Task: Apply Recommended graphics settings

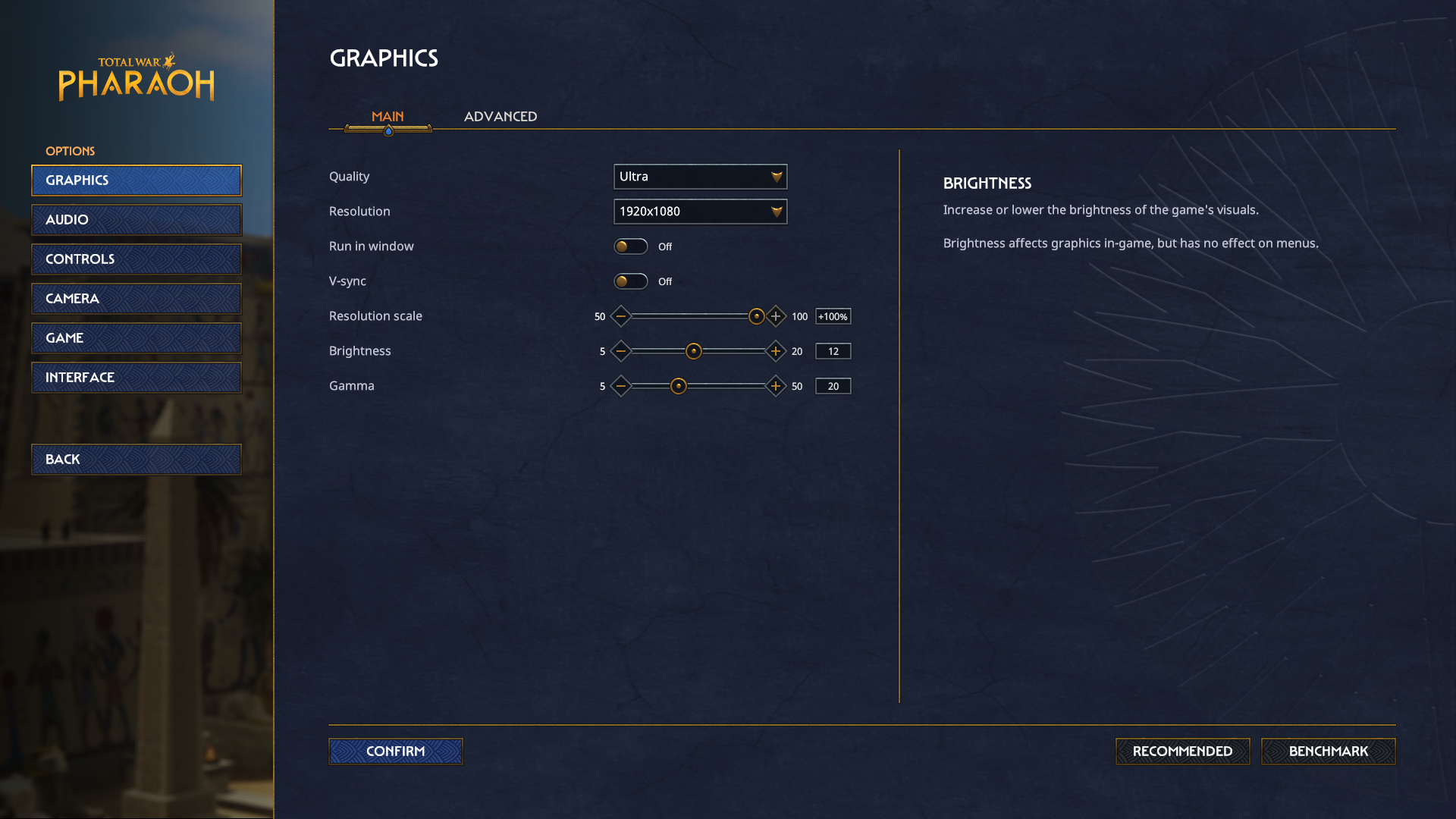Action: [1182, 752]
